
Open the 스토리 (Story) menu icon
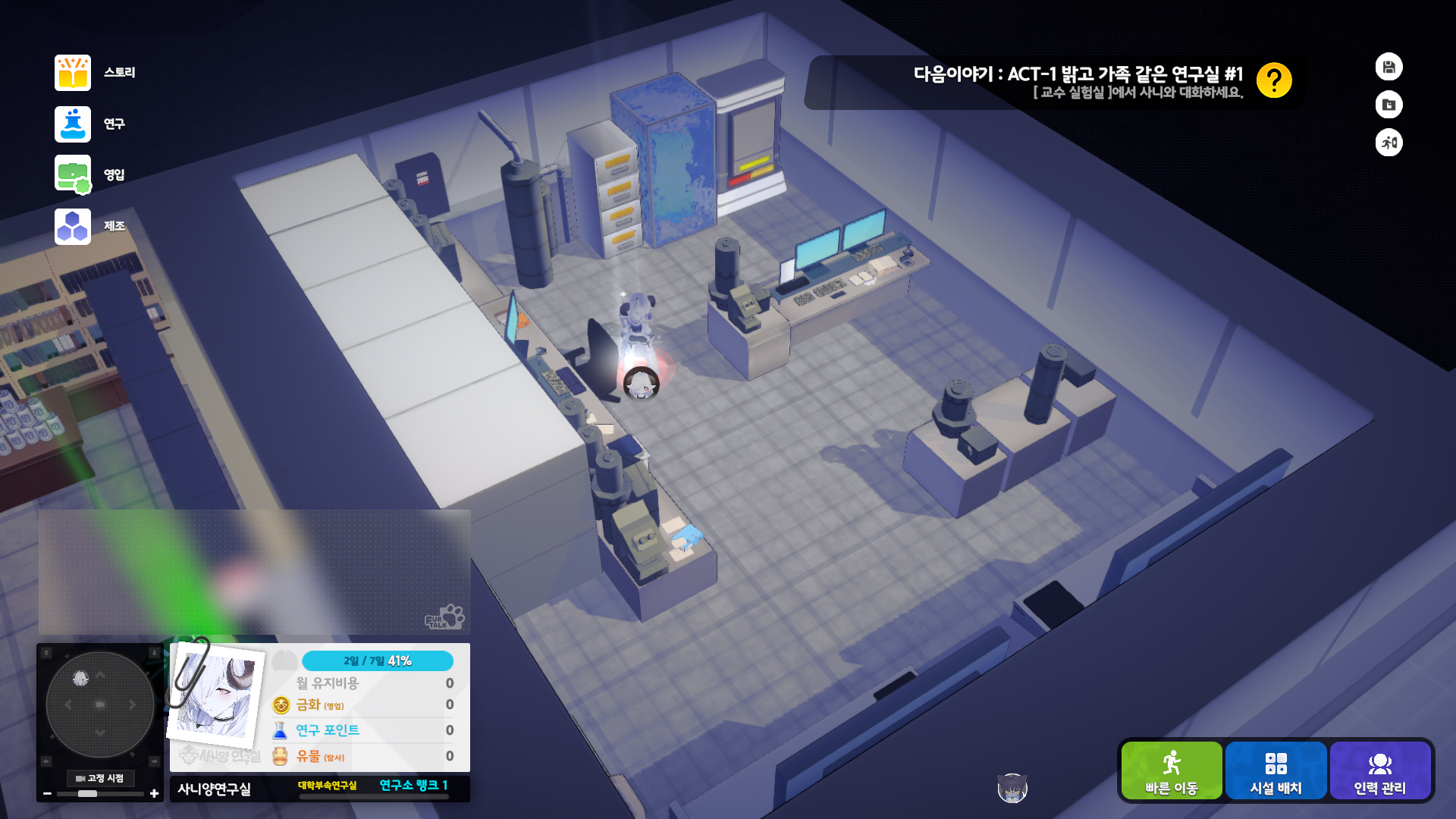(x=72, y=72)
